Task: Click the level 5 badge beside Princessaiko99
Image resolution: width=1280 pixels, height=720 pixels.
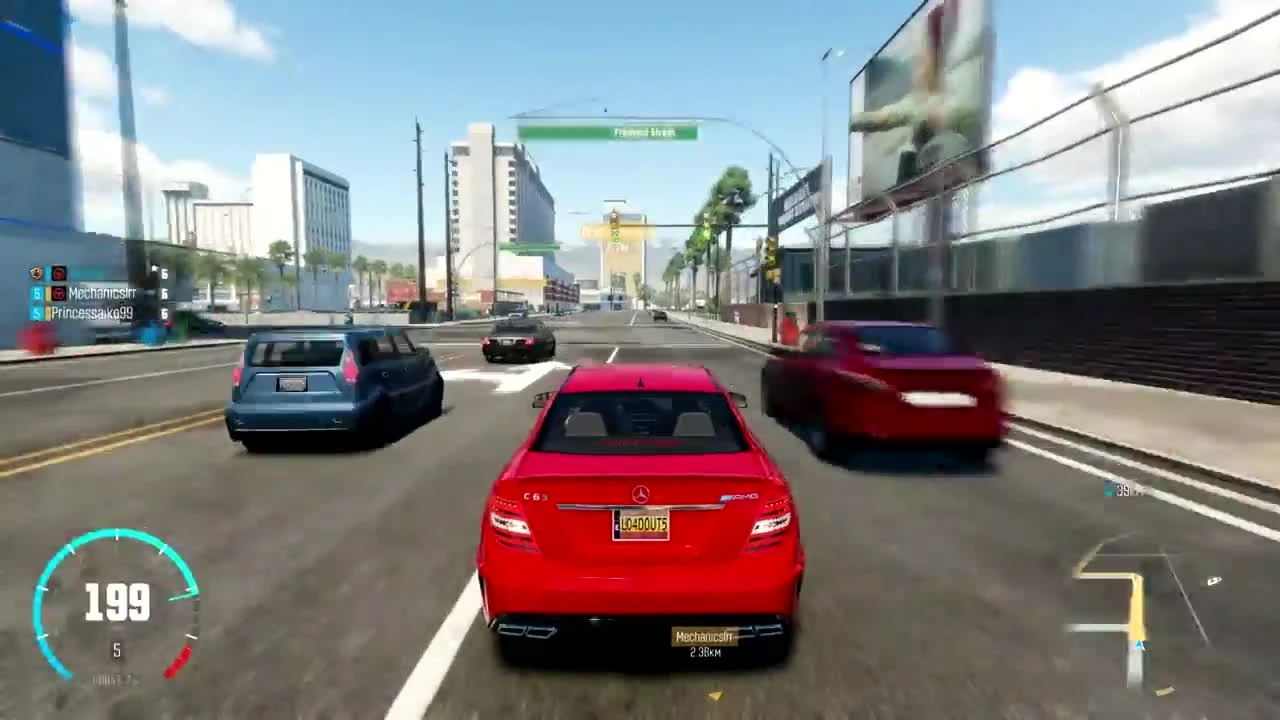Action: (36, 312)
